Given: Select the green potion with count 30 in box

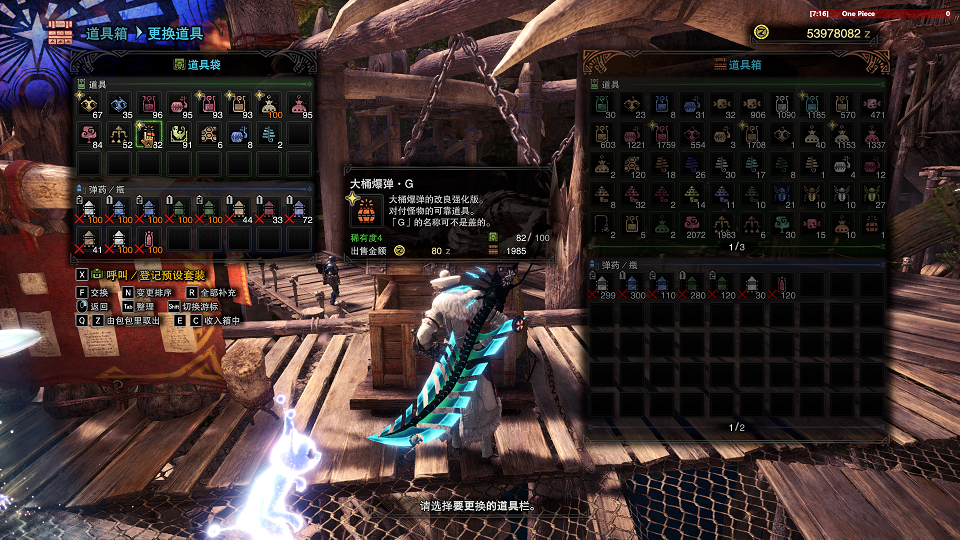Looking at the screenshot, I should [x=602, y=105].
